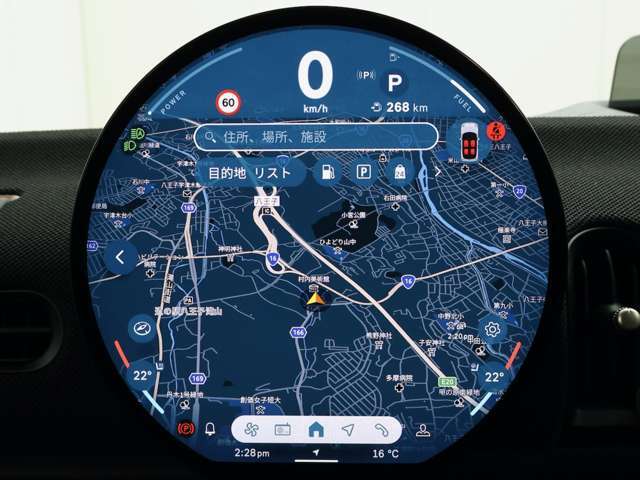
Task: Open map settings with the gear icon
Action: (x=492, y=328)
